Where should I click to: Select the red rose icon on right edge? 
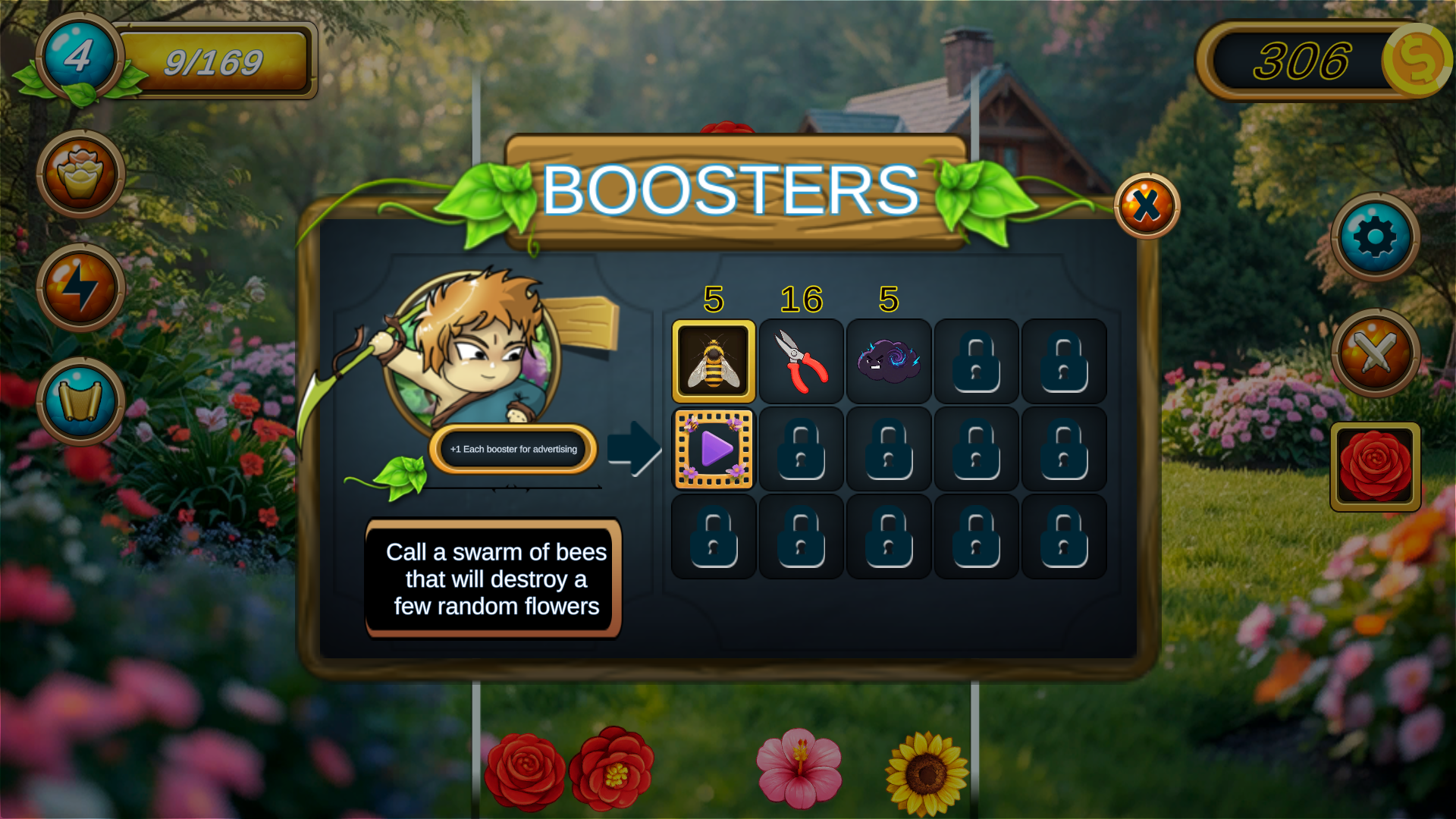1375,467
